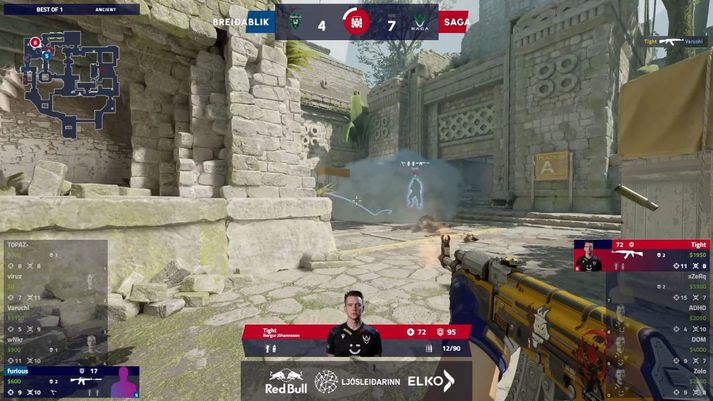The image size is (713, 401).
Task: Click the bomb icon between the scores
Action: pyautogui.click(x=359, y=22)
